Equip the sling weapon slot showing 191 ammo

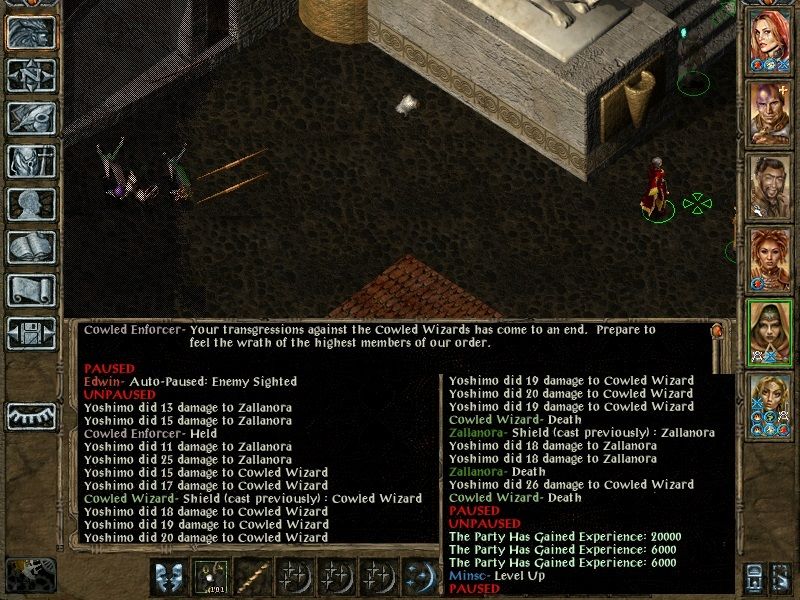(210, 578)
